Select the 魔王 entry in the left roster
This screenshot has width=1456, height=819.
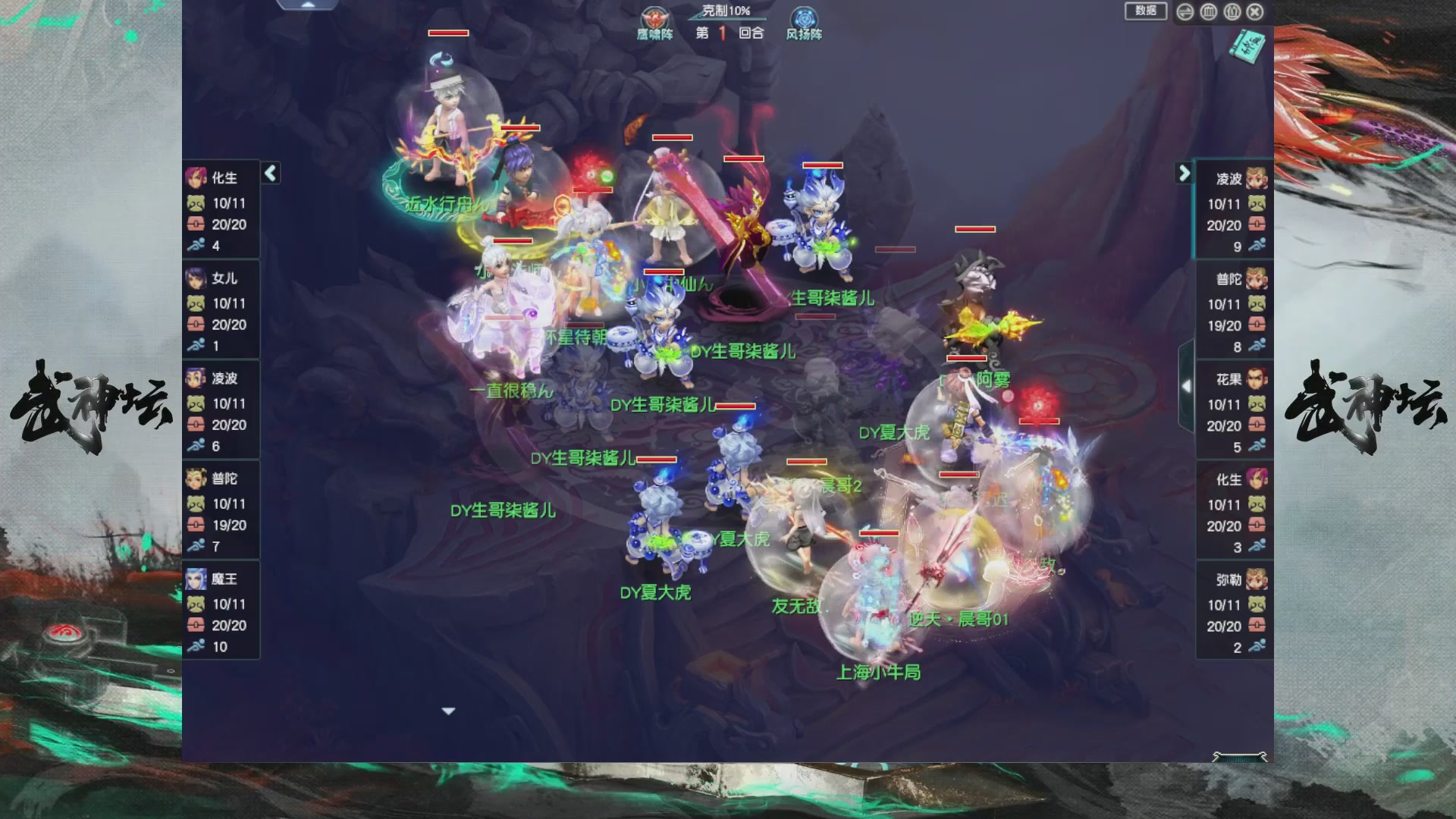195,580
